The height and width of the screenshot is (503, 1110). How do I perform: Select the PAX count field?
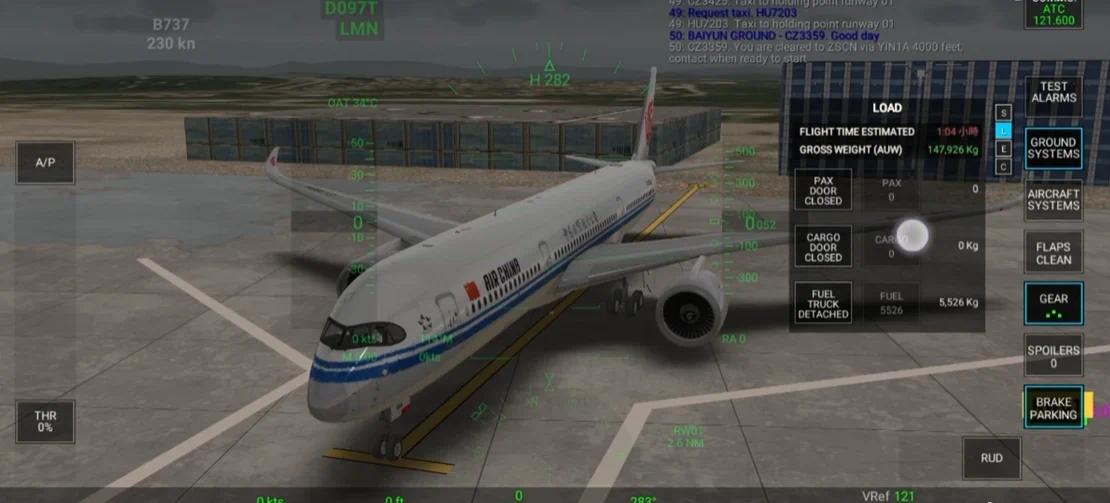pos(891,189)
